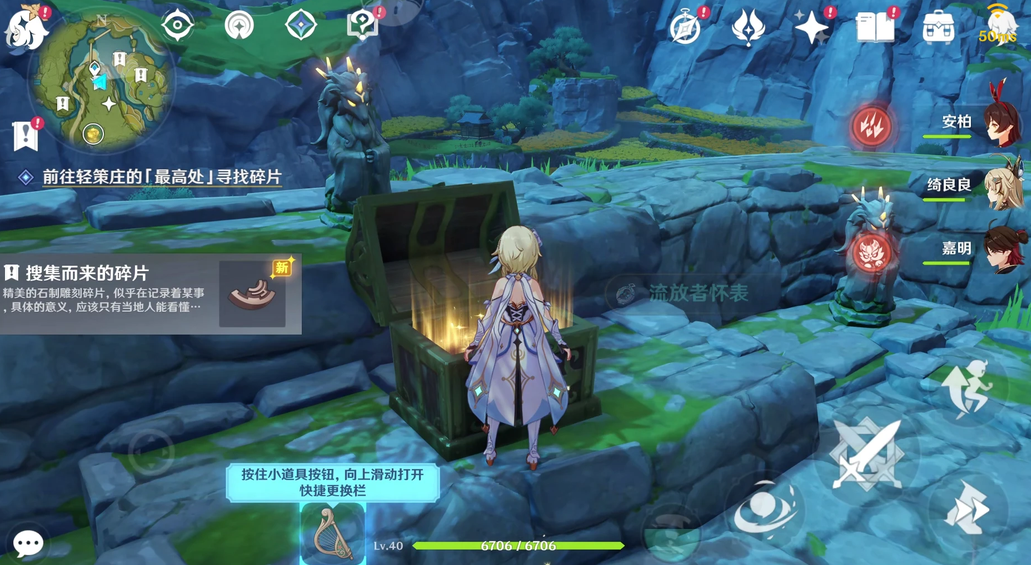
Task: Select the tracked quest objective text
Action: coord(161,177)
